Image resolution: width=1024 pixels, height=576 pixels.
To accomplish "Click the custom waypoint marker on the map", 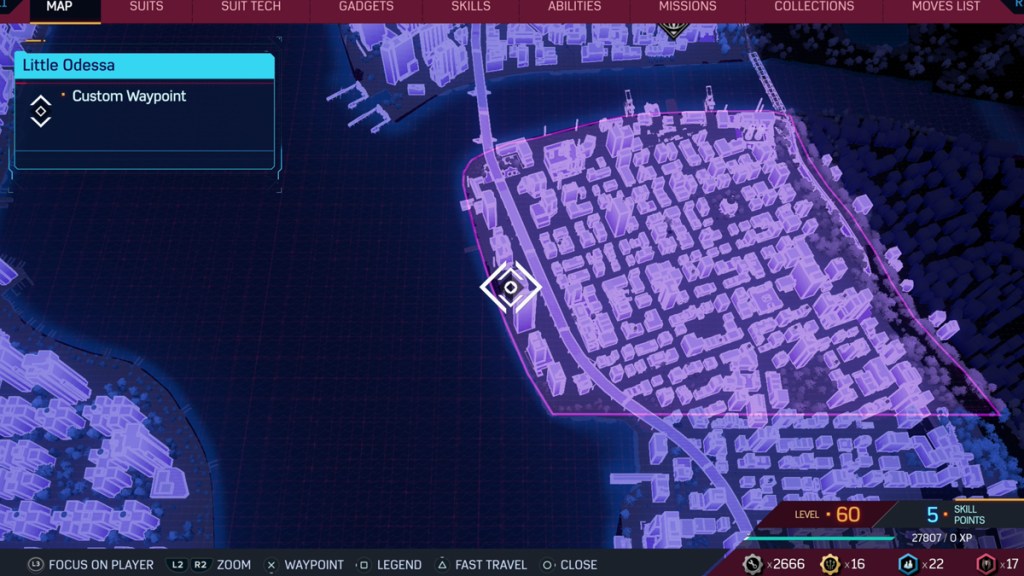I will pos(510,288).
